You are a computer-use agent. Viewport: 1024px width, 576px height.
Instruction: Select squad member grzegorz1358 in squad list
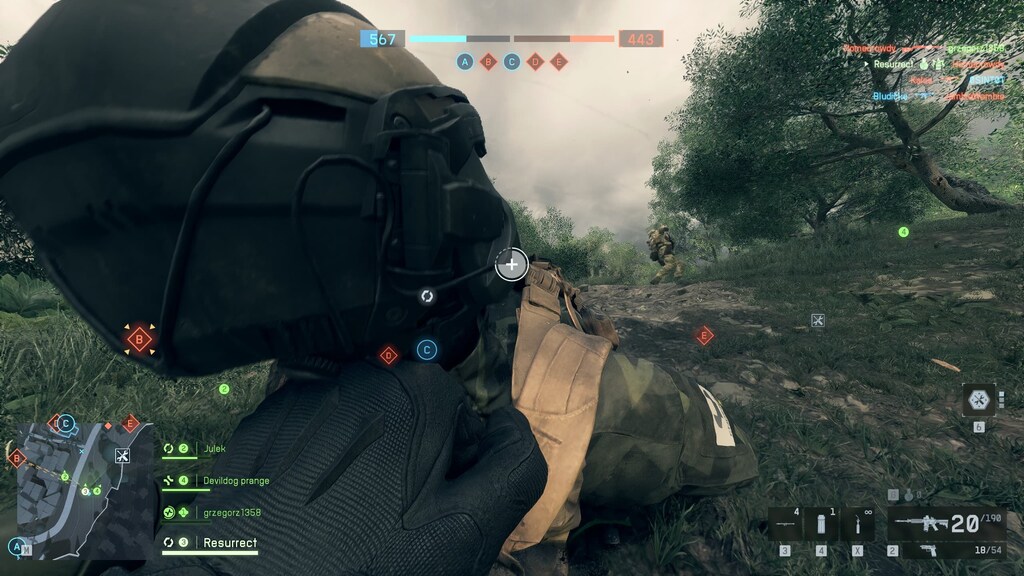(x=230, y=513)
